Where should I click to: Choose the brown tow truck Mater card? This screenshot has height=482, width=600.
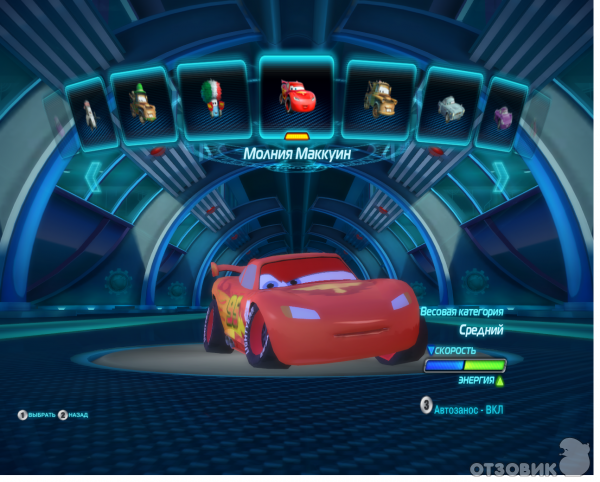tap(381, 98)
